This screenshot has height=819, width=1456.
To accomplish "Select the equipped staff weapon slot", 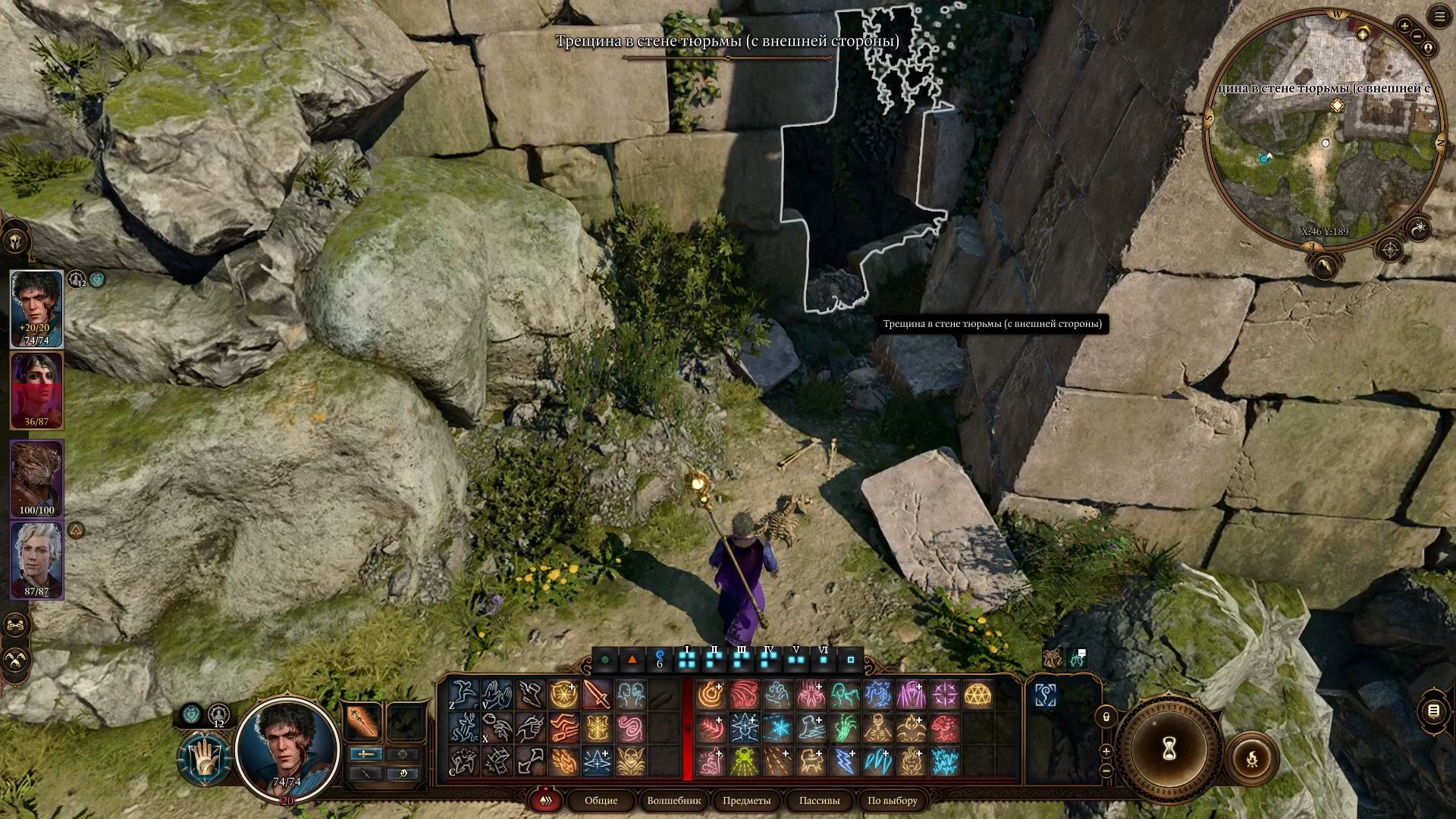I will pyautogui.click(x=362, y=721).
